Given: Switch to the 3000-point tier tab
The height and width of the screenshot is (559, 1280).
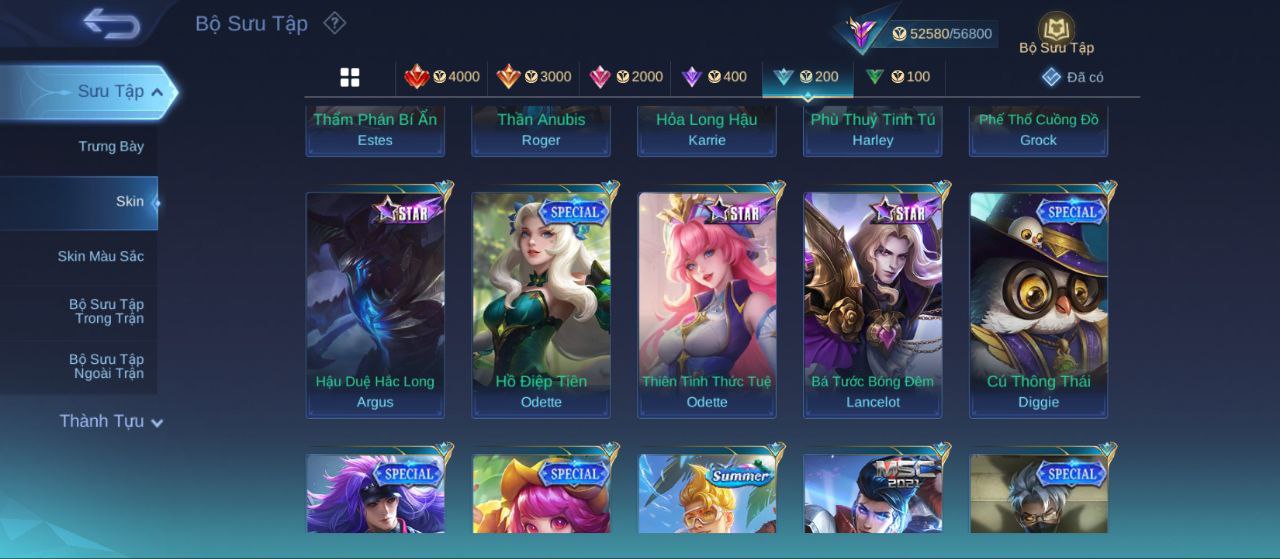Looking at the screenshot, I should (x=534, y=77).
